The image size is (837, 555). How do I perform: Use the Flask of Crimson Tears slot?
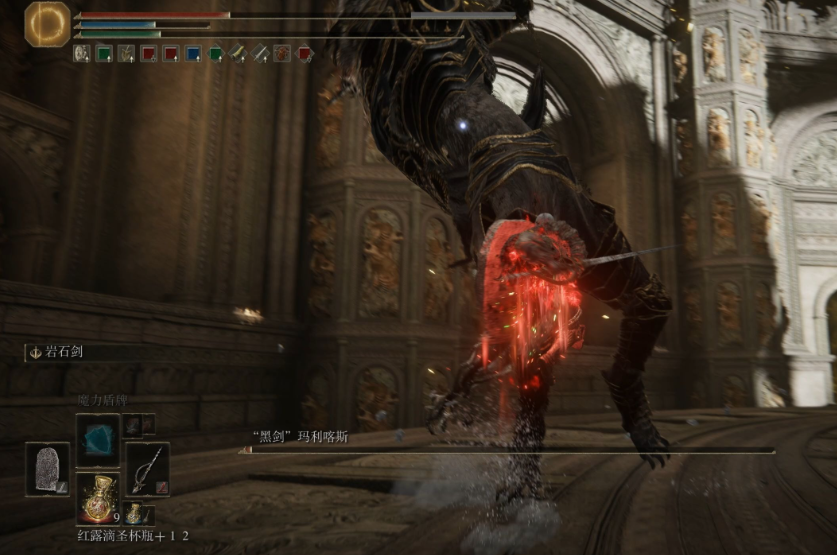click(x=98, y=496)
